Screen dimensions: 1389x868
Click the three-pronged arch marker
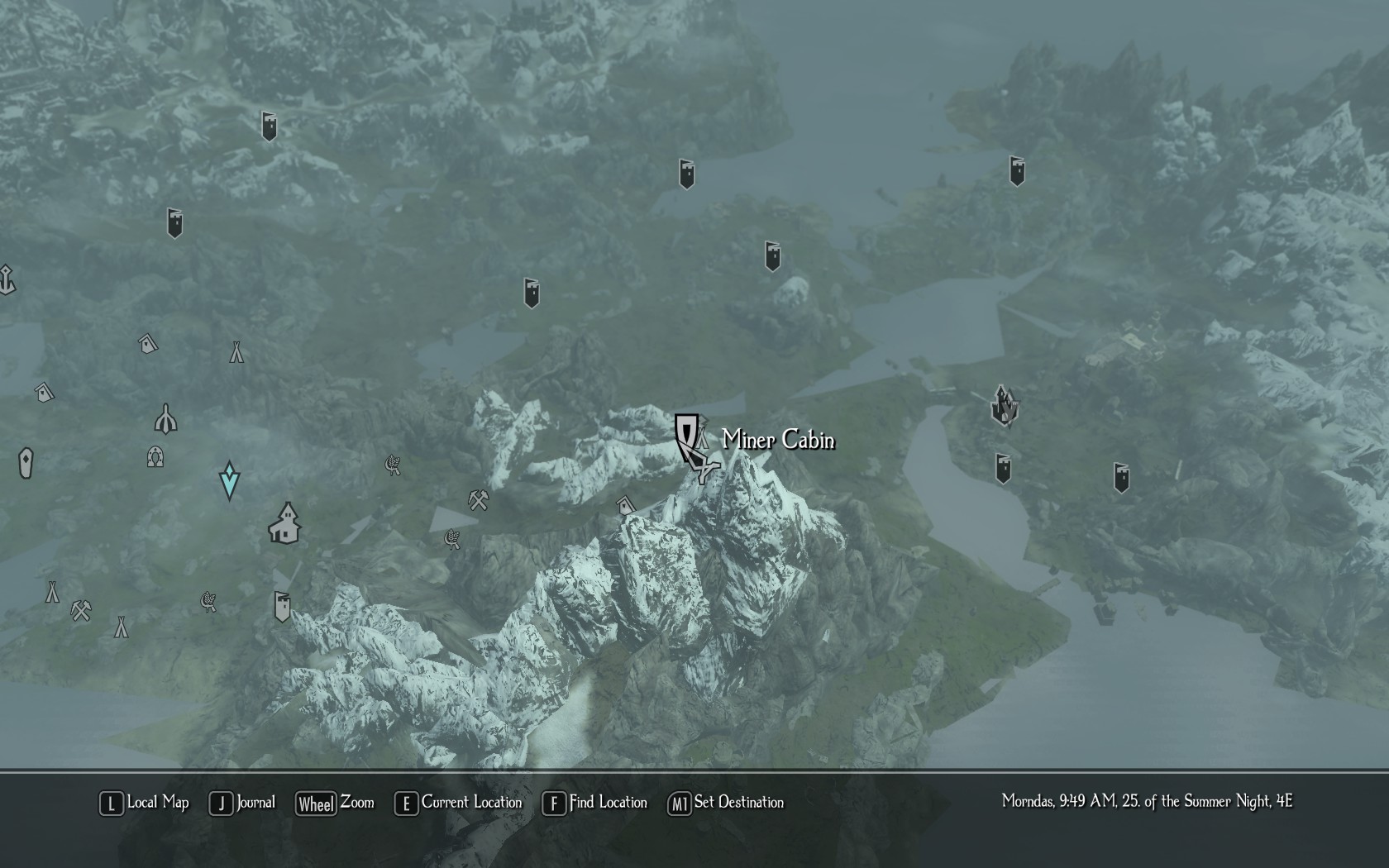(166, 419)
